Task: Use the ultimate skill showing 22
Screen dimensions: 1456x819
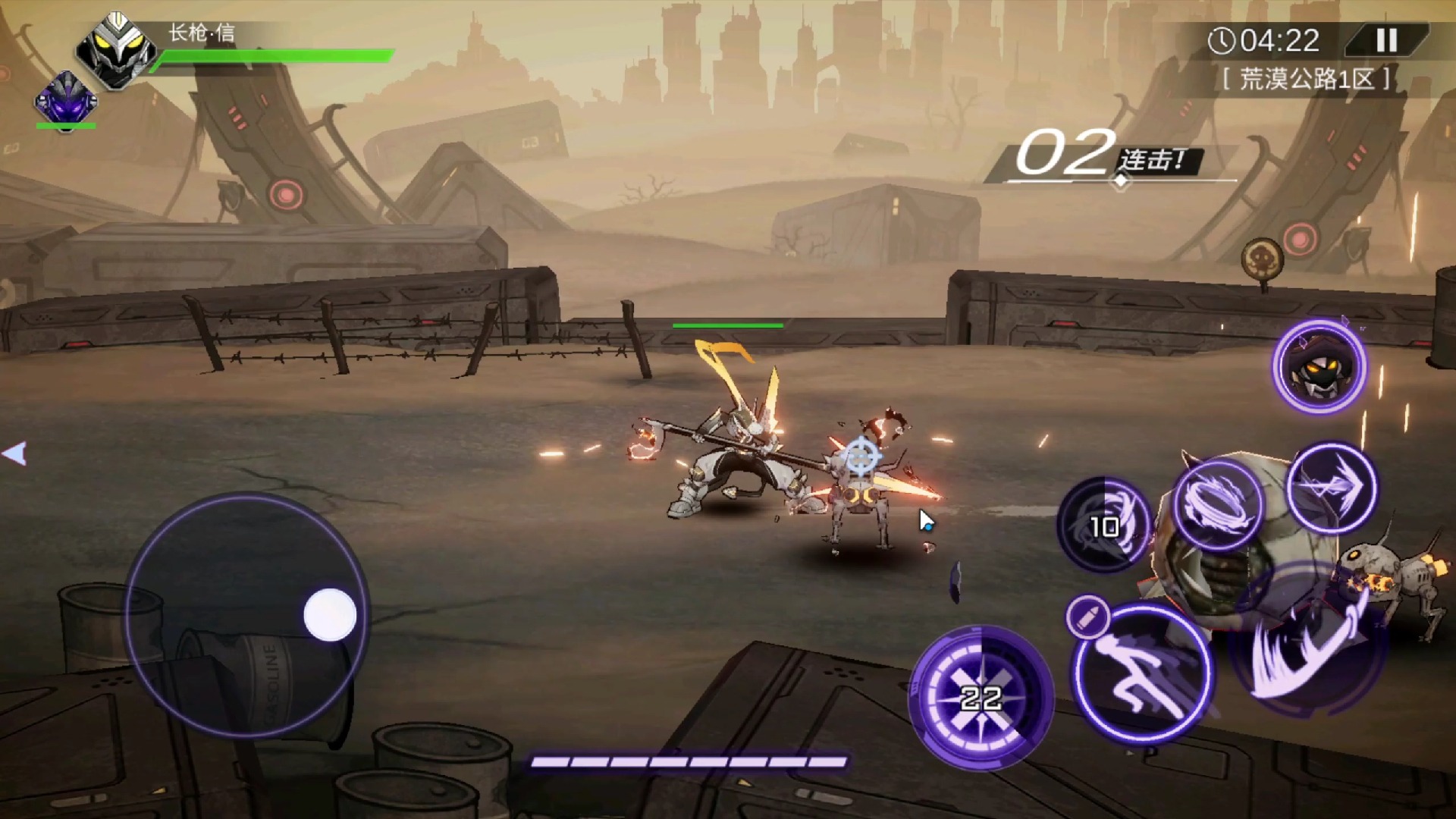Action: point(981,697)
